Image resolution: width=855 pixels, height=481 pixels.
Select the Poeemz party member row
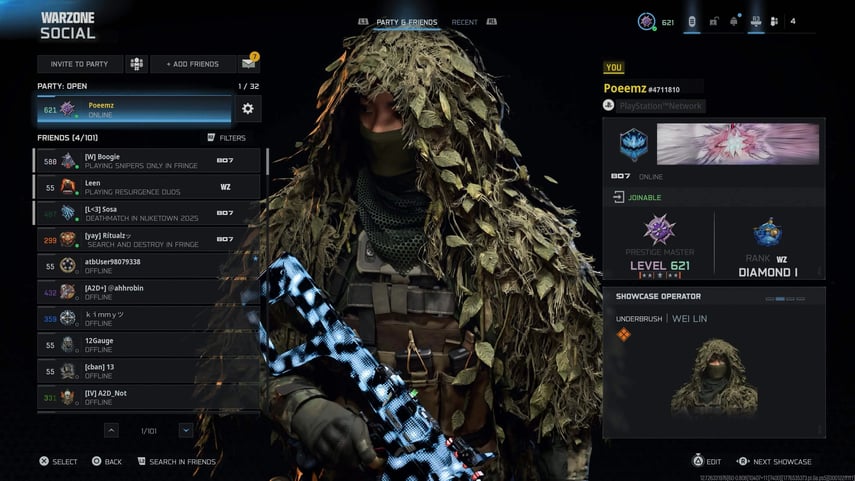134,109
